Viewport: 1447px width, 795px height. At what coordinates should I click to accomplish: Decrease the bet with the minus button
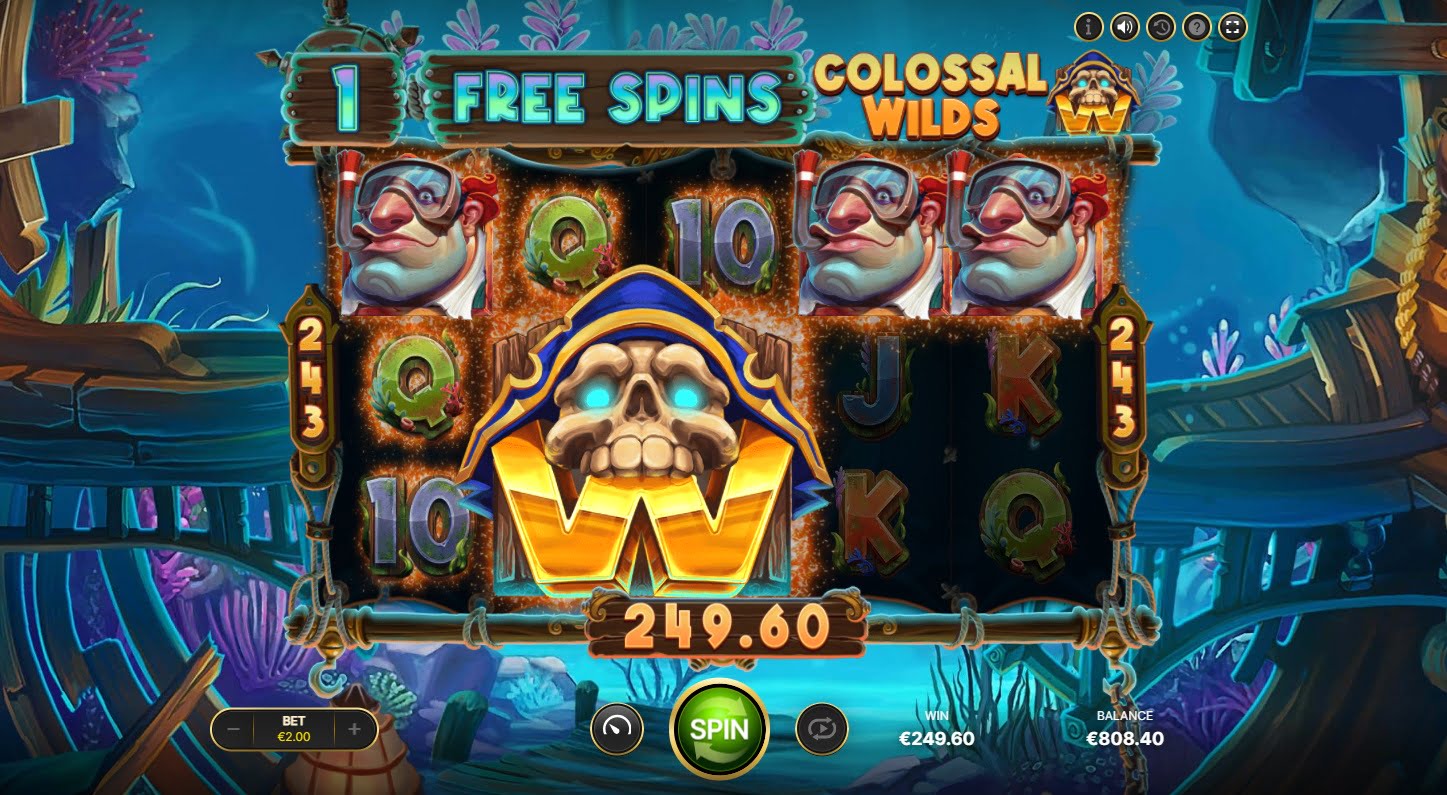(x=233, y=729)
